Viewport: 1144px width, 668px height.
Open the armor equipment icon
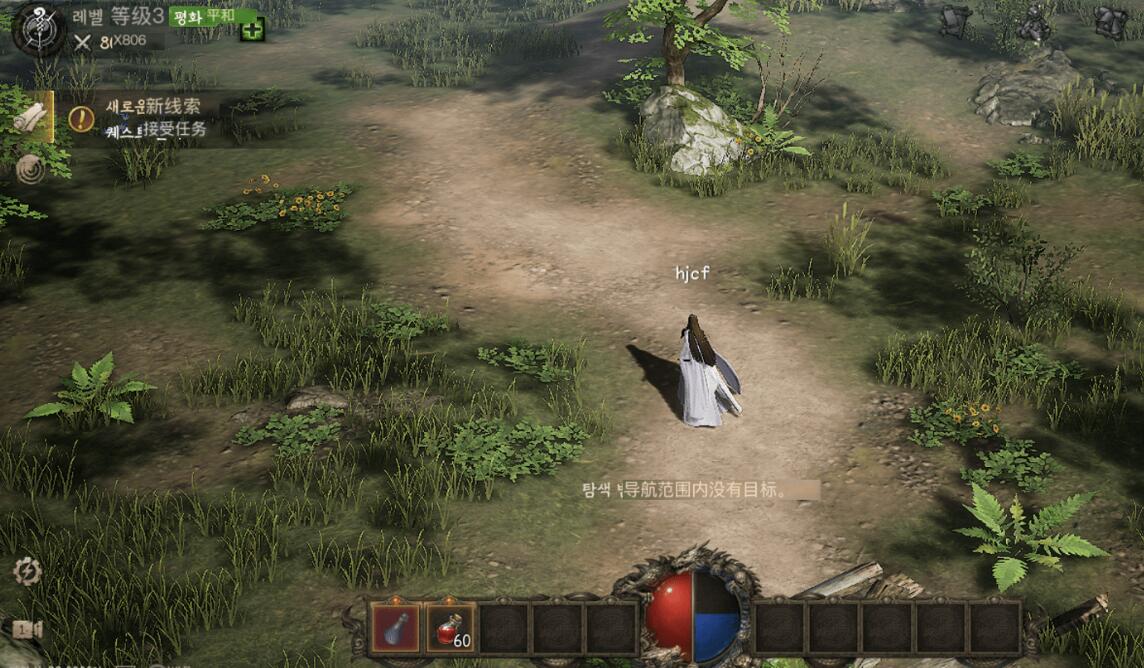coord(955,21)
